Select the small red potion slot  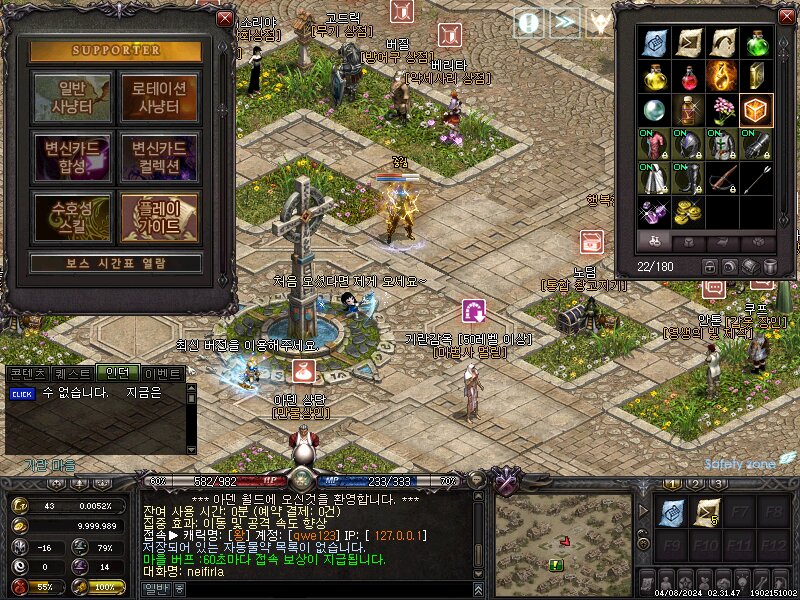689,76
